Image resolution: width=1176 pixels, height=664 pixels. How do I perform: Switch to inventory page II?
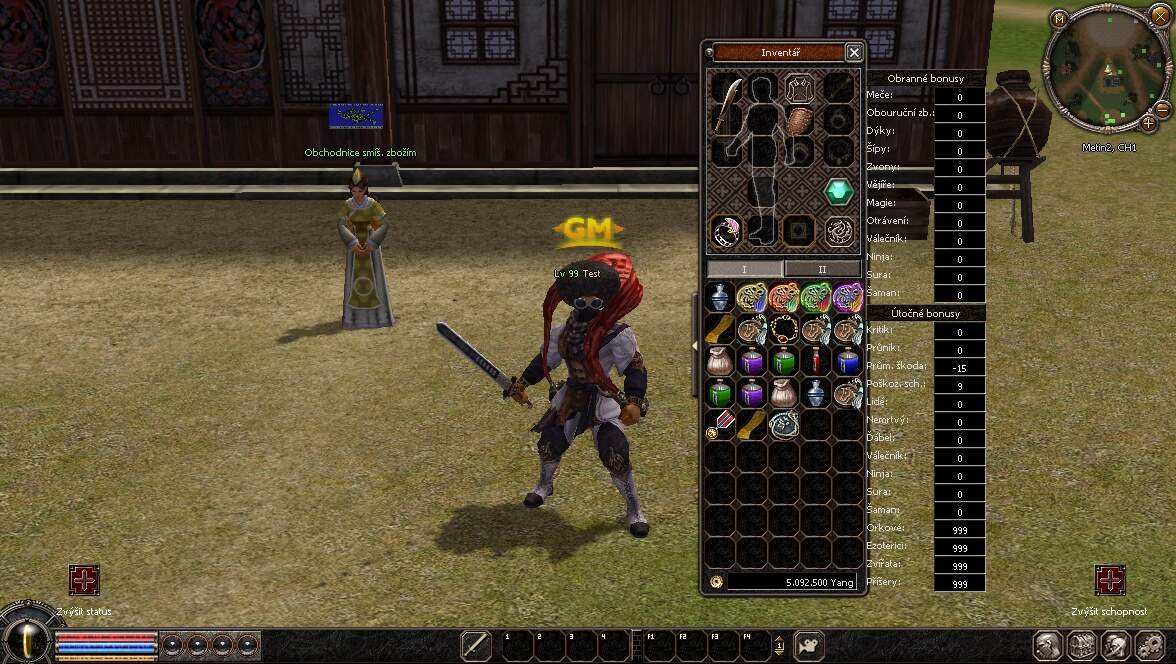(822, 269)
